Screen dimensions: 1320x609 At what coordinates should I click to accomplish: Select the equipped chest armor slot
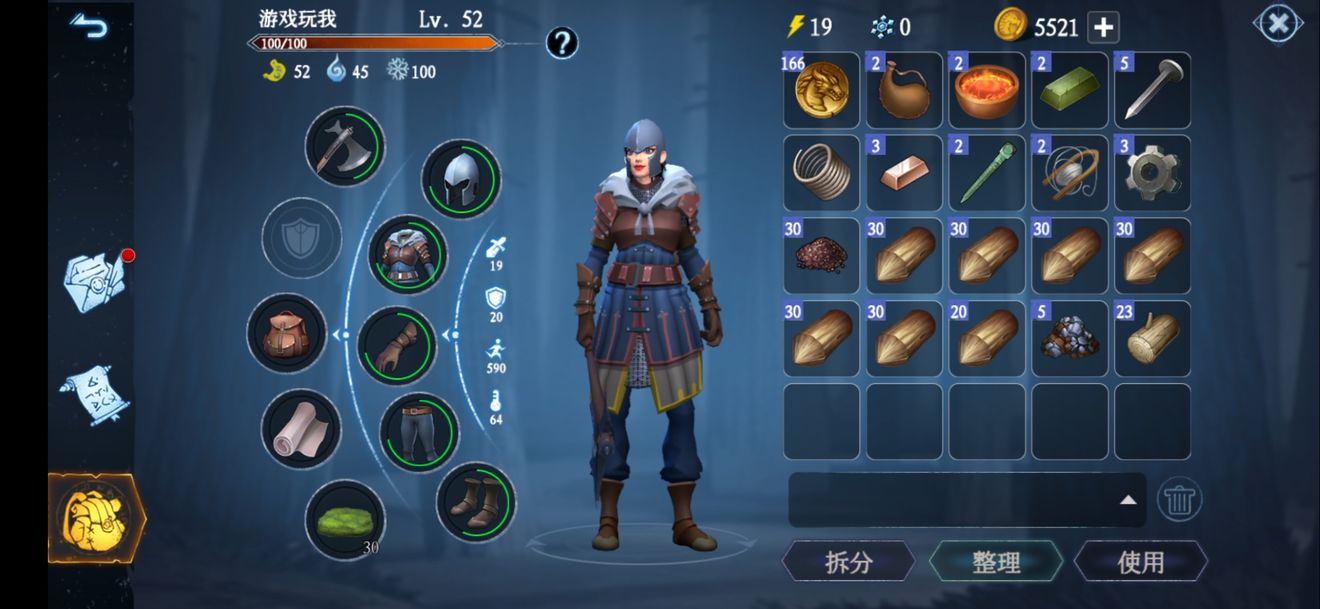pyautogui.click(x=407, y=254)
